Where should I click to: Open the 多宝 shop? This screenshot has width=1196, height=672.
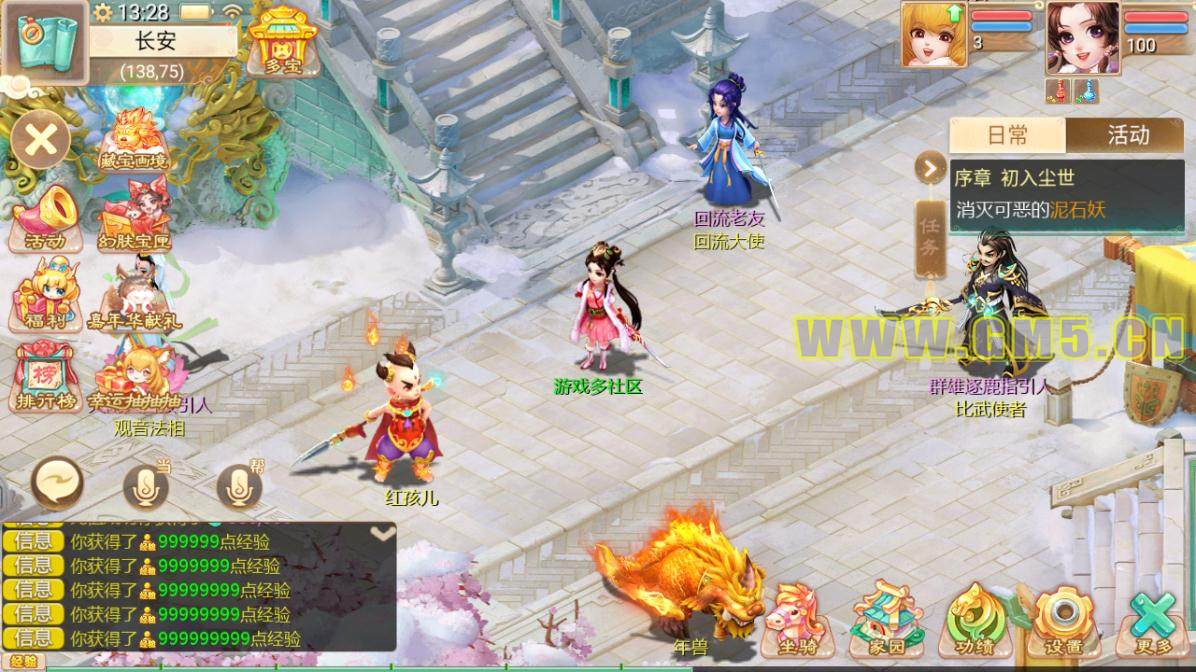tap(283, 42)
